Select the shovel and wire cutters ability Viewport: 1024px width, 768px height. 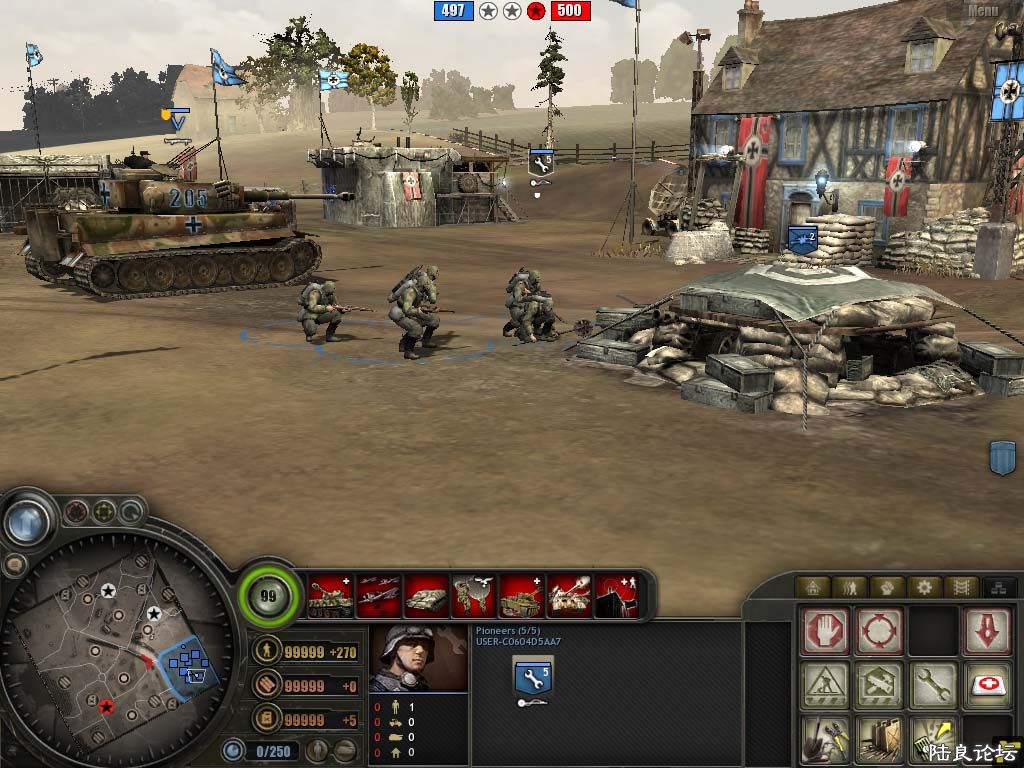tap(825, 740)
